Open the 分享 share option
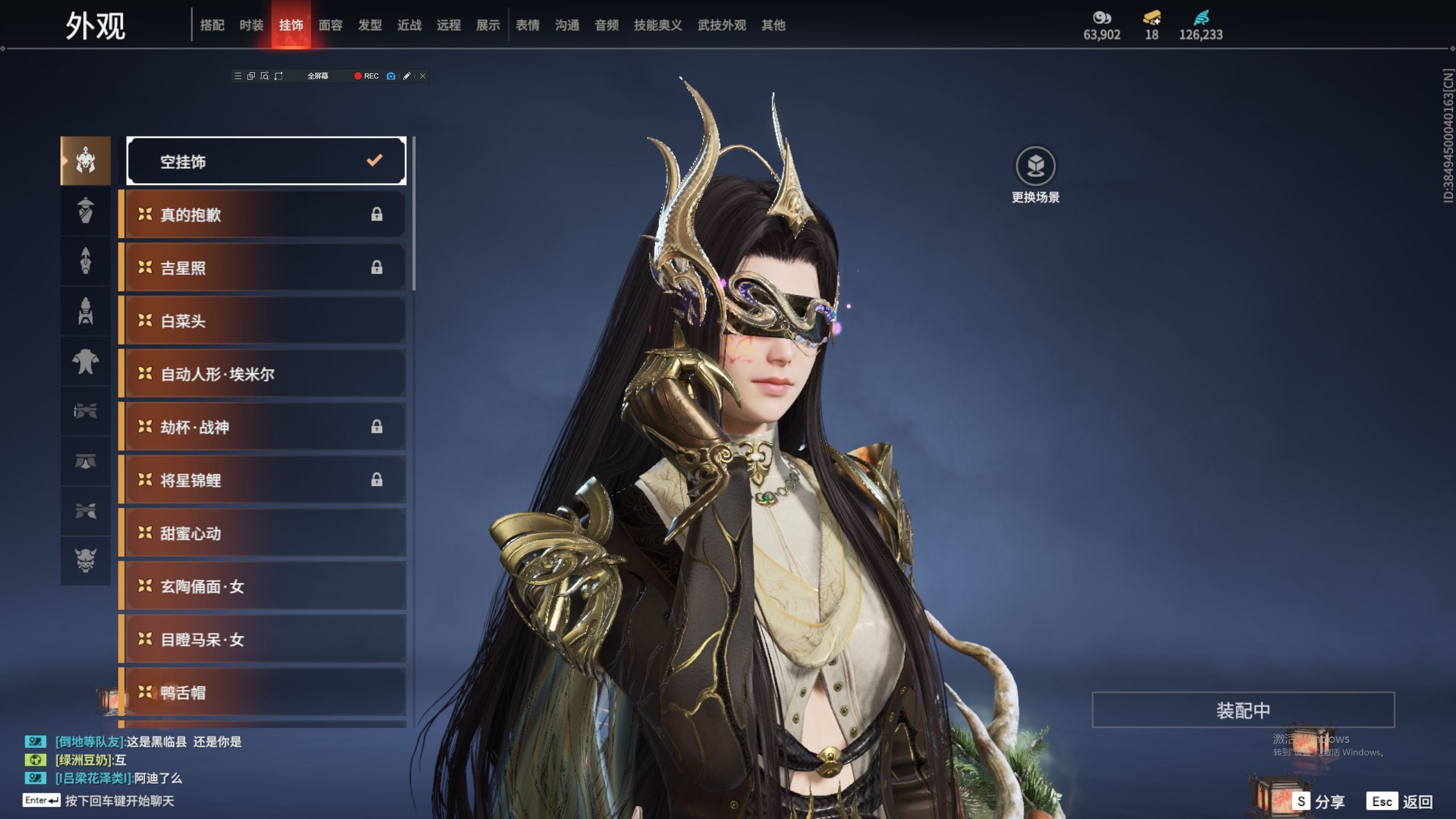1456x819 pixels. coord(1318,802)
